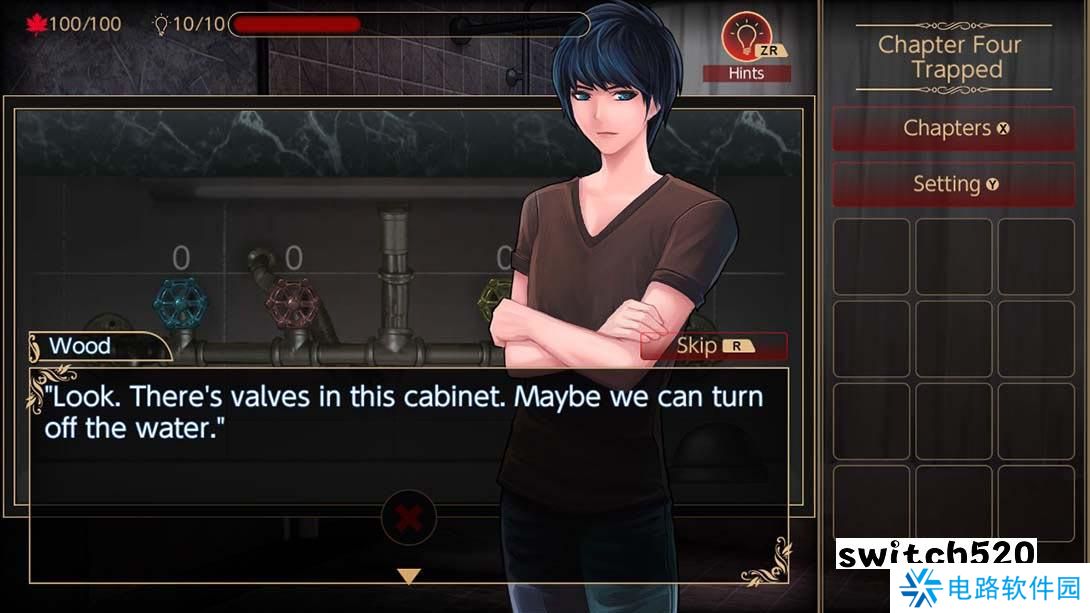Advance dialogue with the down arrow
Screen dimensions: 1090x613
(408, 576)
